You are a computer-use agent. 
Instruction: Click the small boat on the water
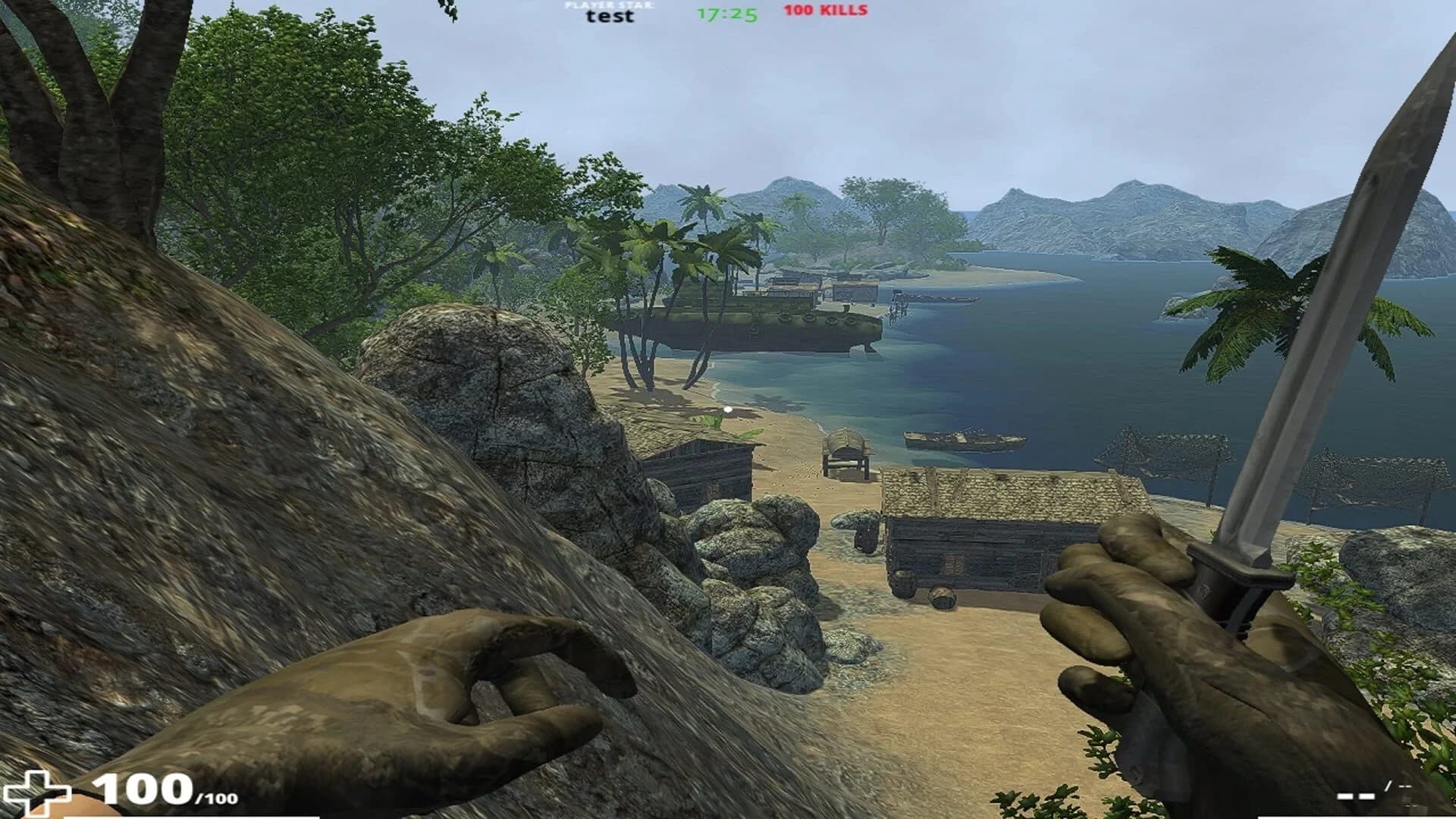point(959,440)
